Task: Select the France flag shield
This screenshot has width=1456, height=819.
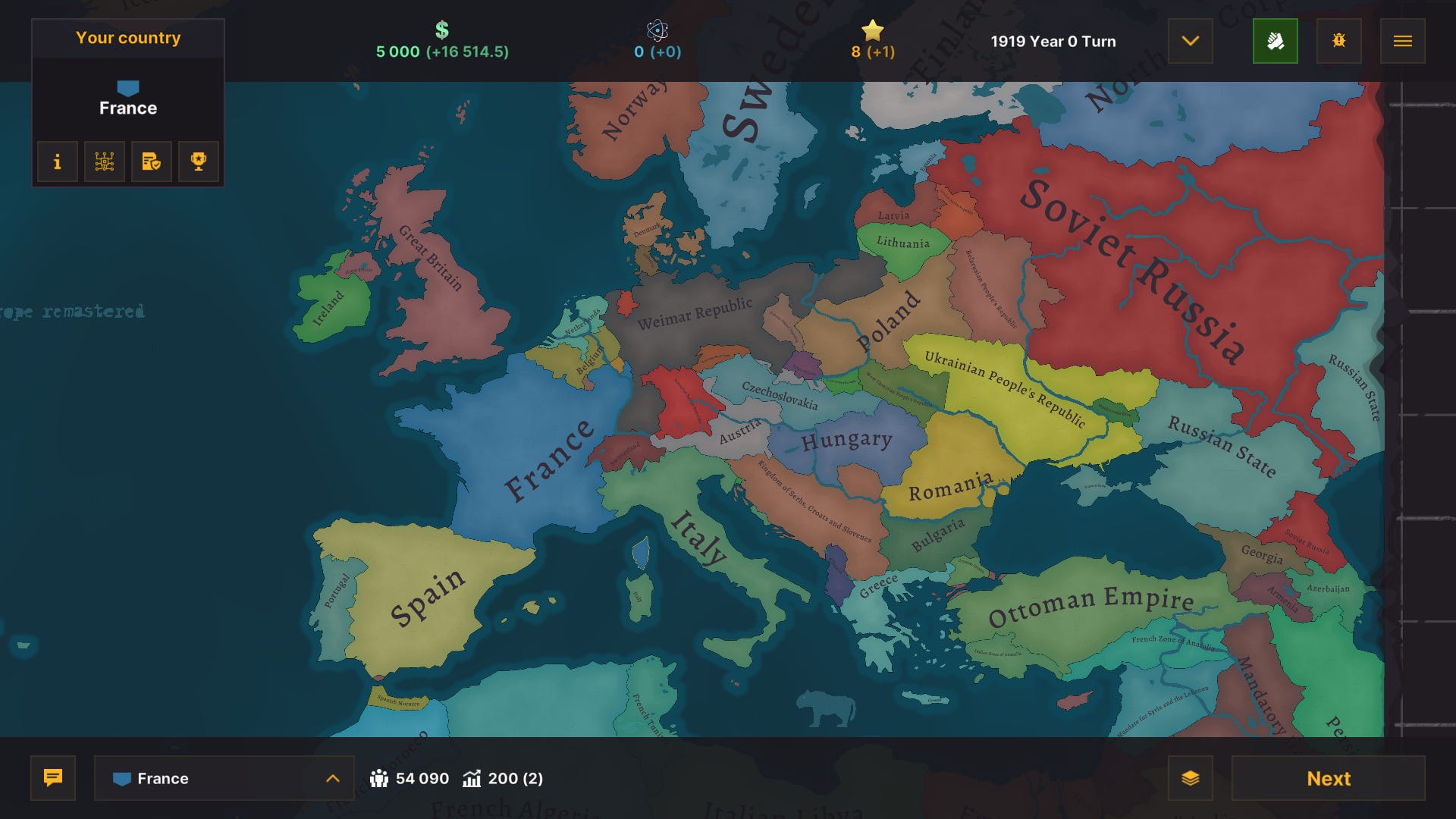Action: (x=127, y=89)
